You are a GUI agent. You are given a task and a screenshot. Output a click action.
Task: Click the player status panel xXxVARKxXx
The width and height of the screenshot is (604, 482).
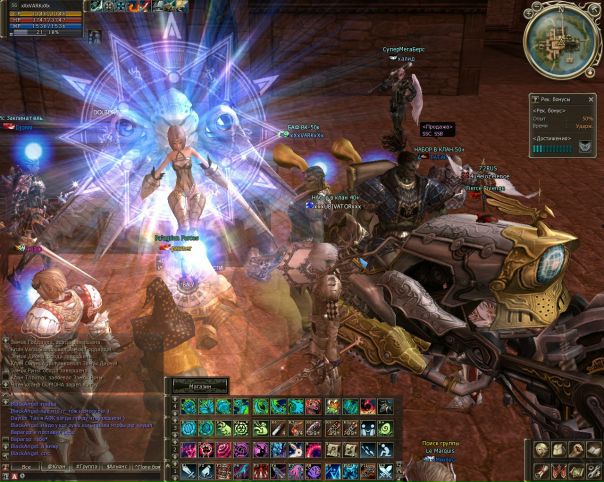pos(47,19)
